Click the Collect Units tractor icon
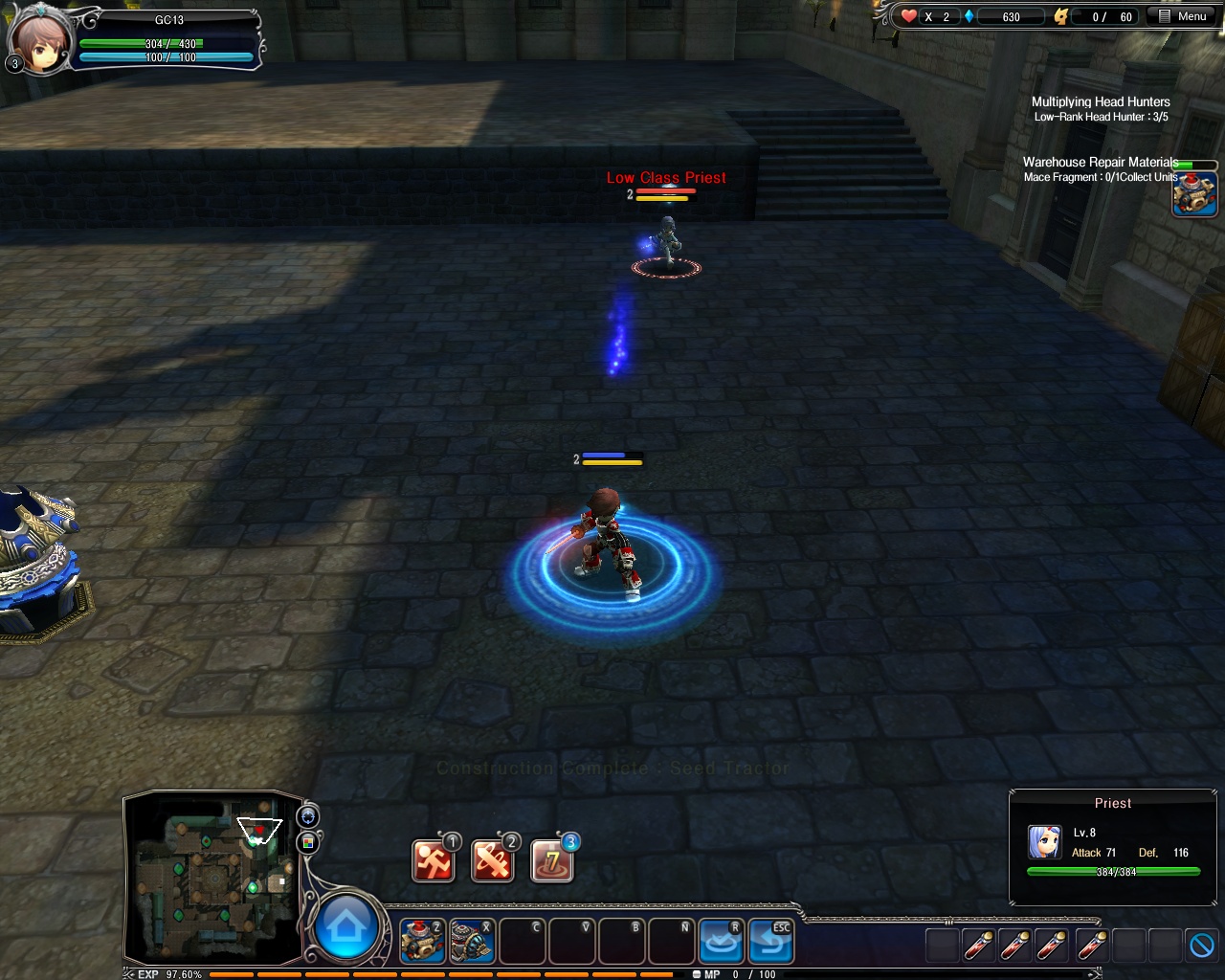The width and height of the screenshot is (1225, 980). (1194, 192)
